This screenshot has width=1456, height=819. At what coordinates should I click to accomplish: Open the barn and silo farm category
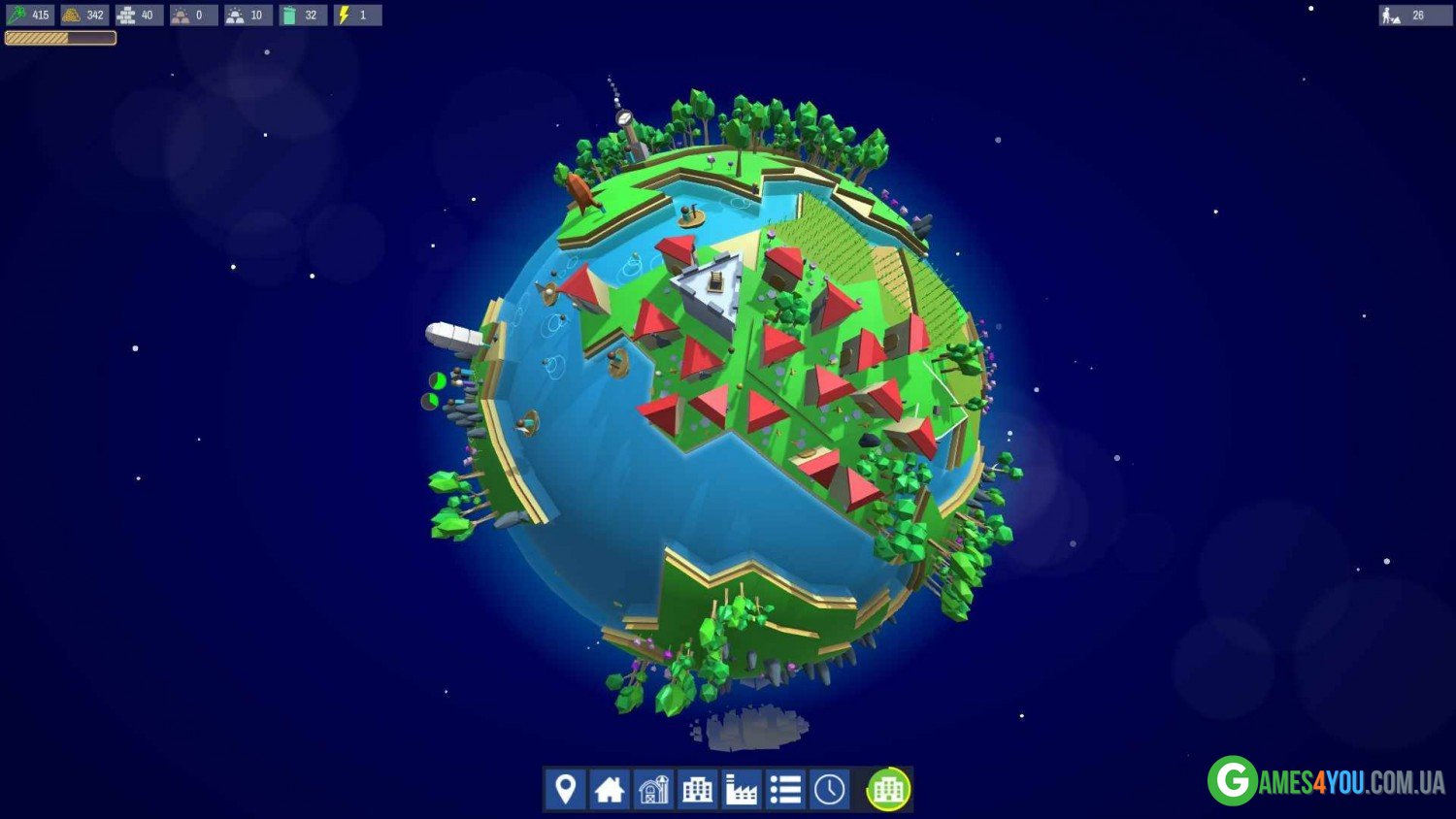[653, 789]
